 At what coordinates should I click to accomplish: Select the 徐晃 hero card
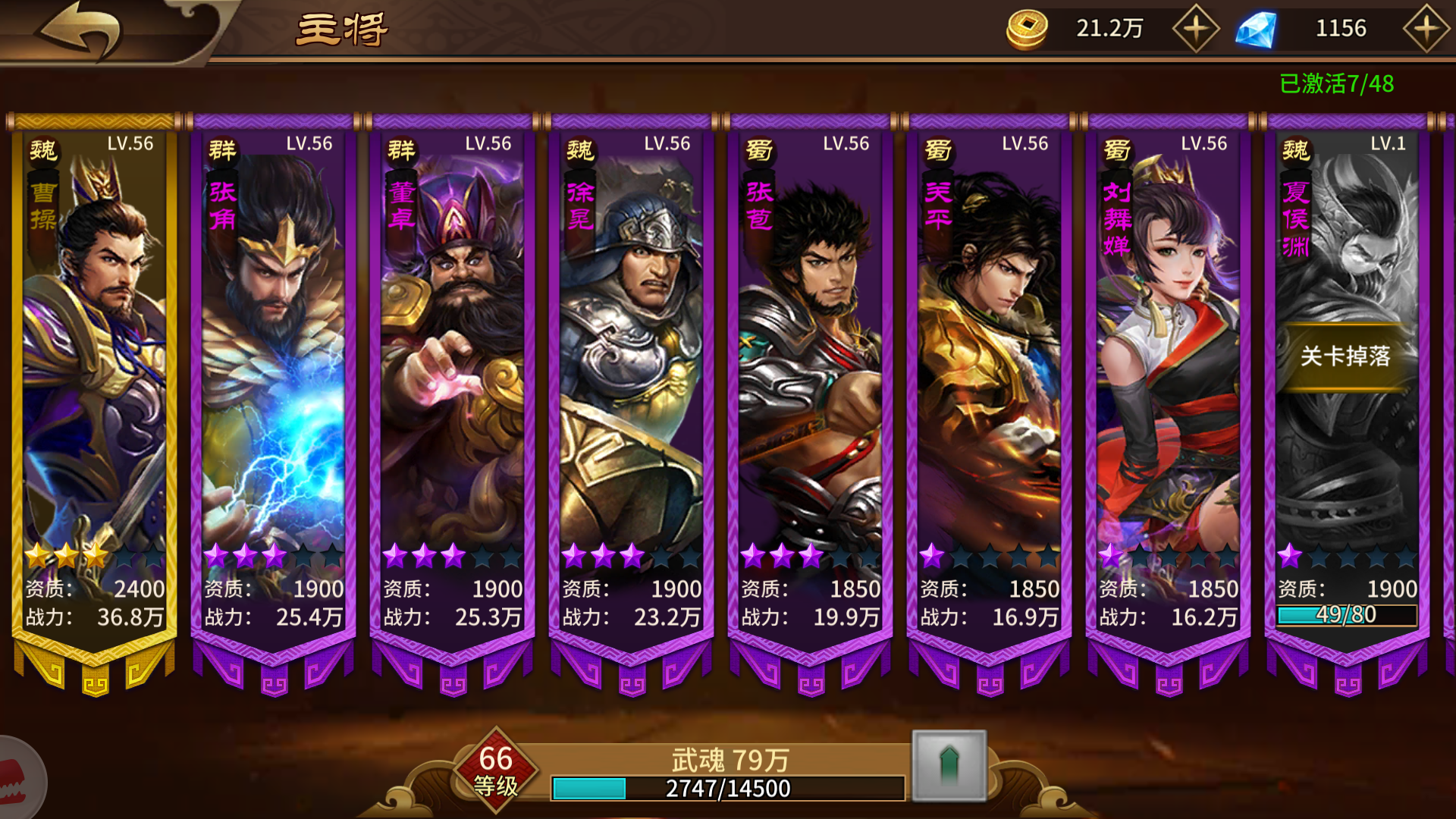(631, 379)
